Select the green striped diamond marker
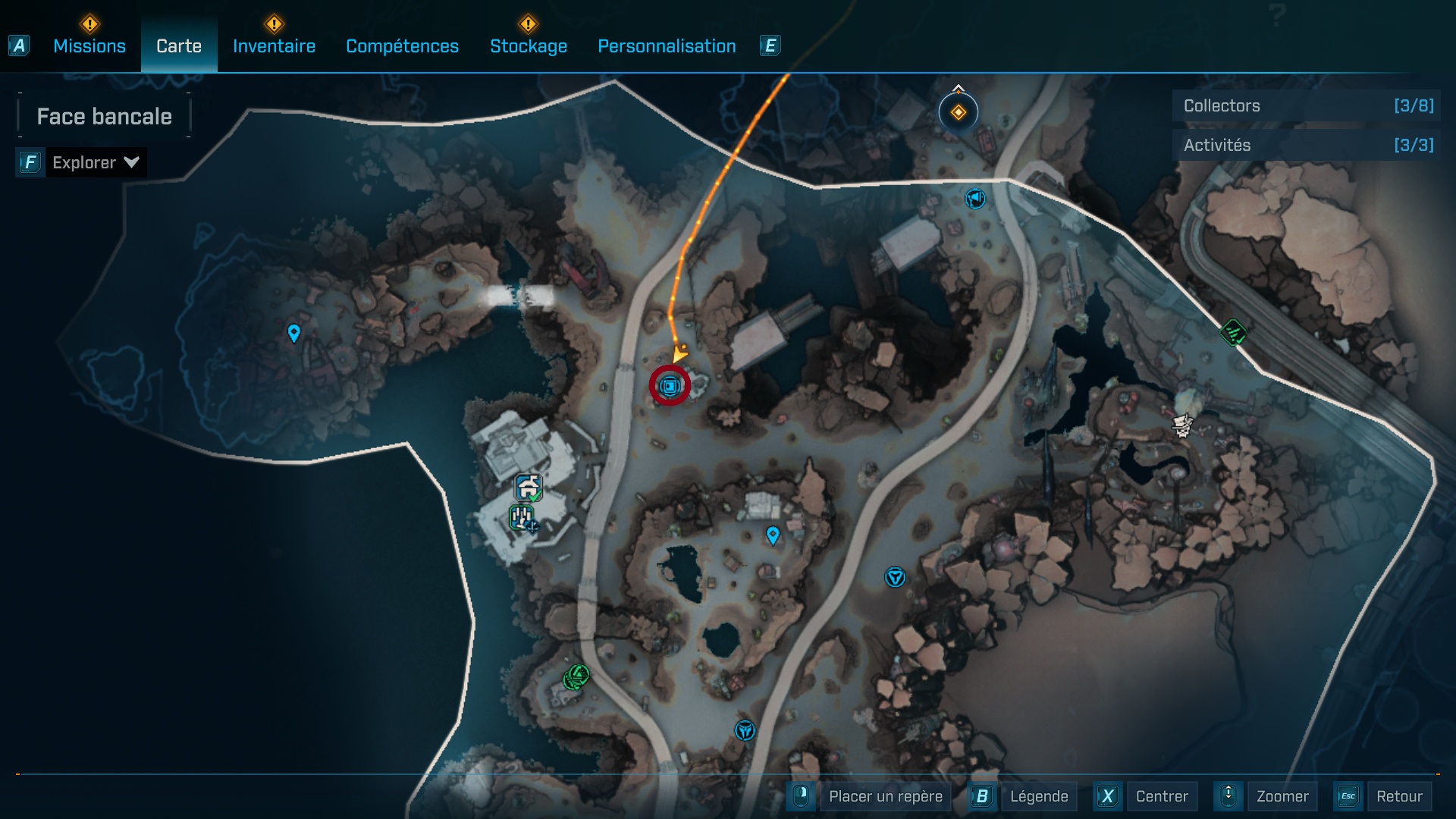 click(x=1233, y=332)
